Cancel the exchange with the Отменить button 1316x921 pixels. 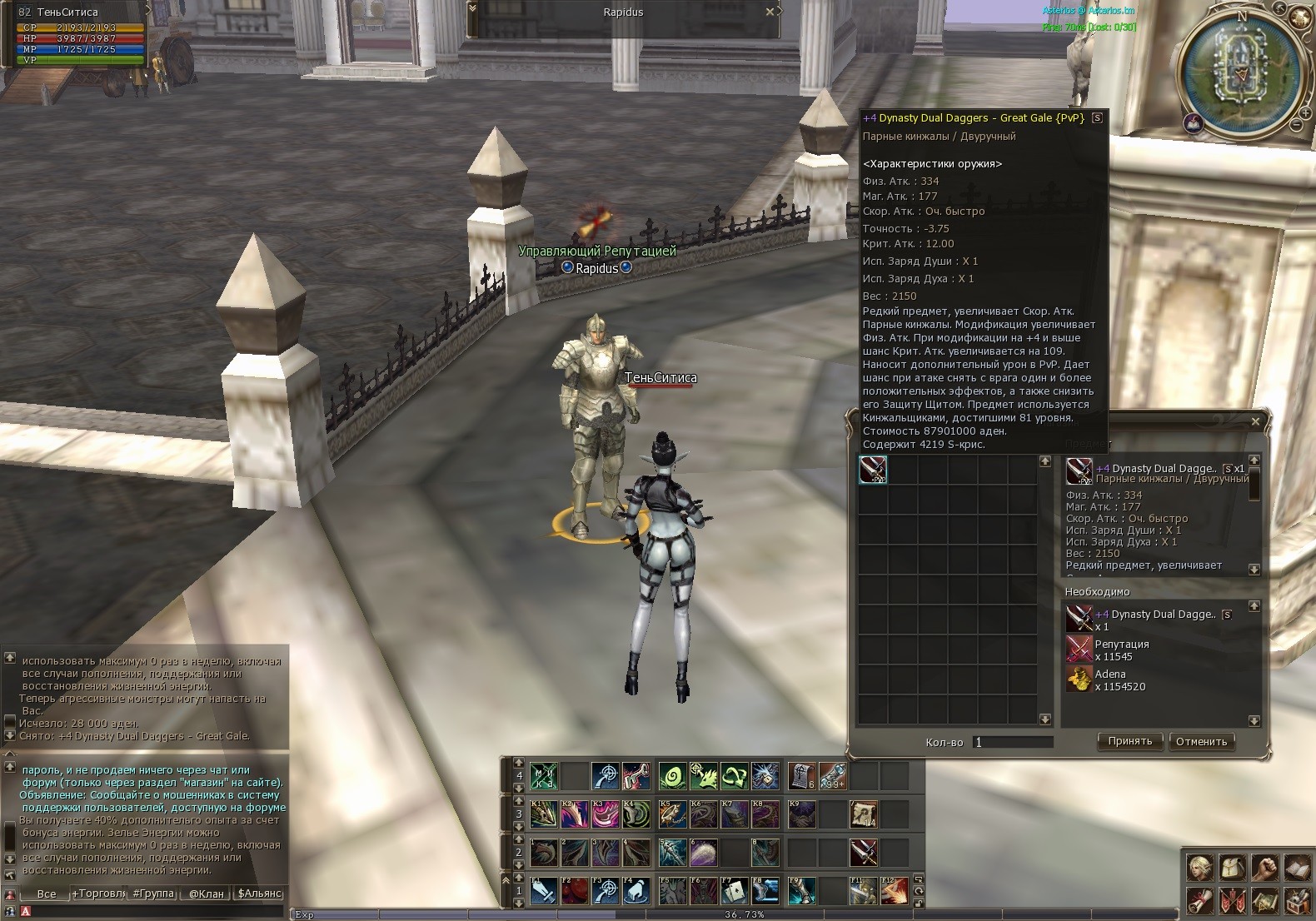(1201, 741)
